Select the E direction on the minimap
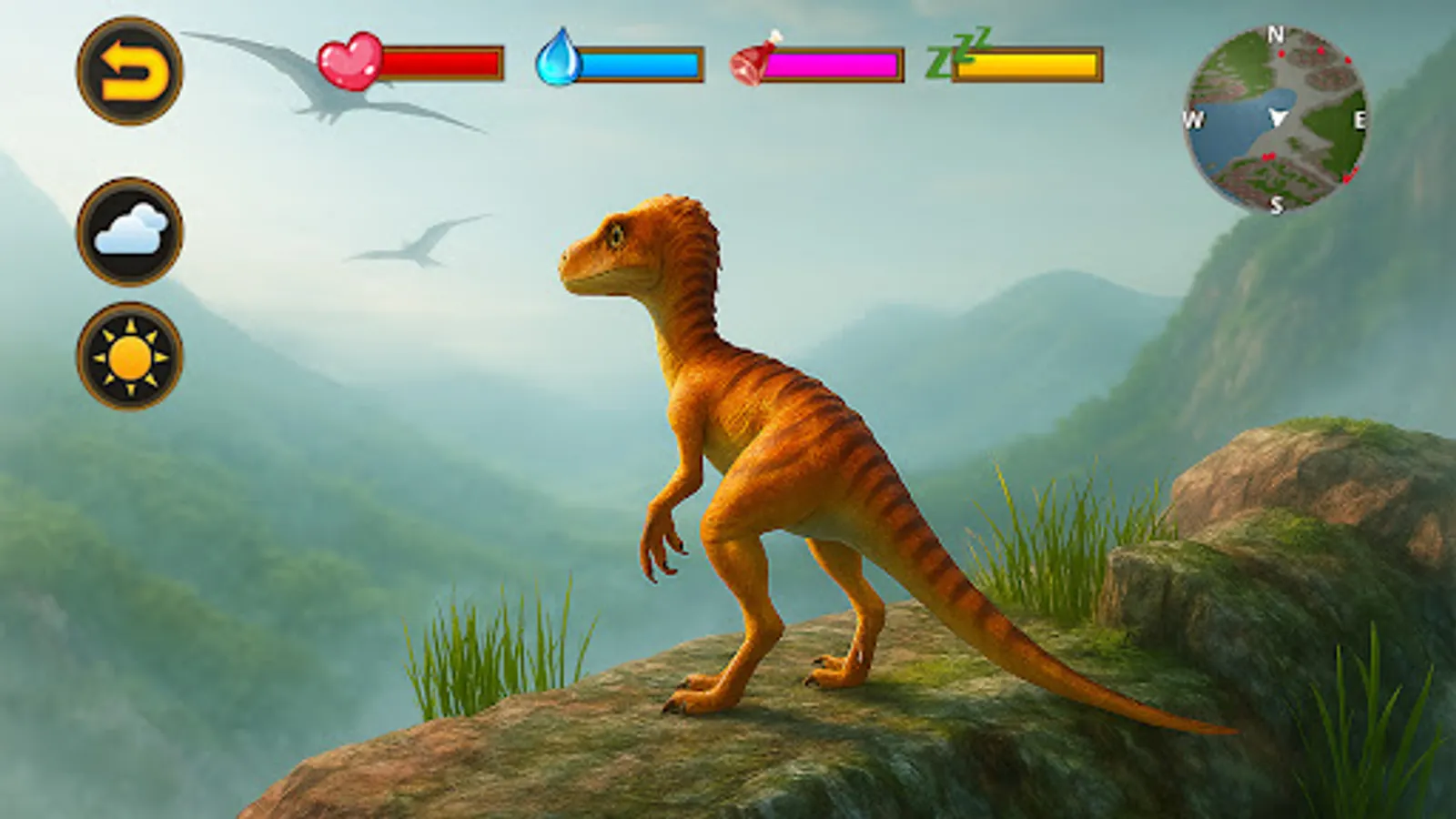This screenshot has height=819, width=1456. click(1360, 116)
